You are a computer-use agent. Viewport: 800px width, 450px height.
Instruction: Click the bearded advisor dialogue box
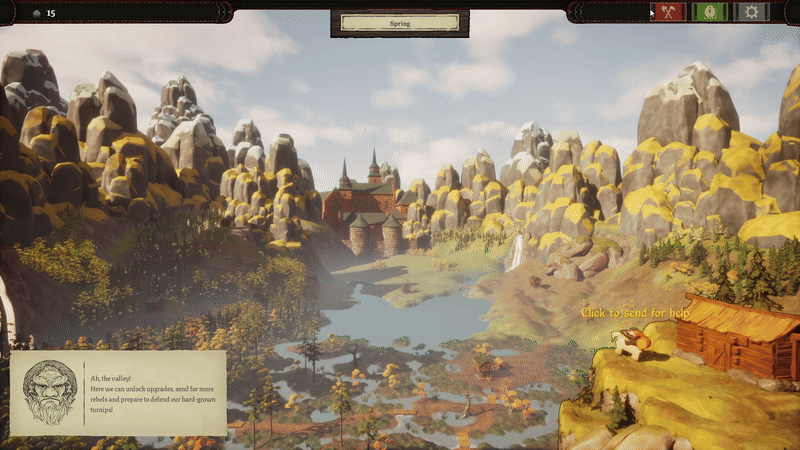pyautogui.click(x=118, y=393)
